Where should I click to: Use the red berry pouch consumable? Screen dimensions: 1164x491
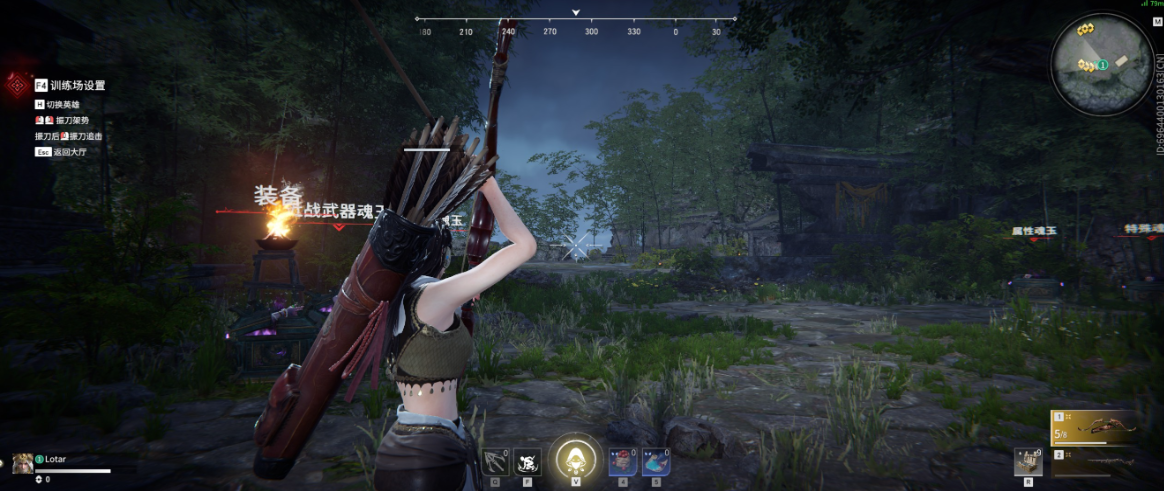pyautogui.click(x=622, y=461)
